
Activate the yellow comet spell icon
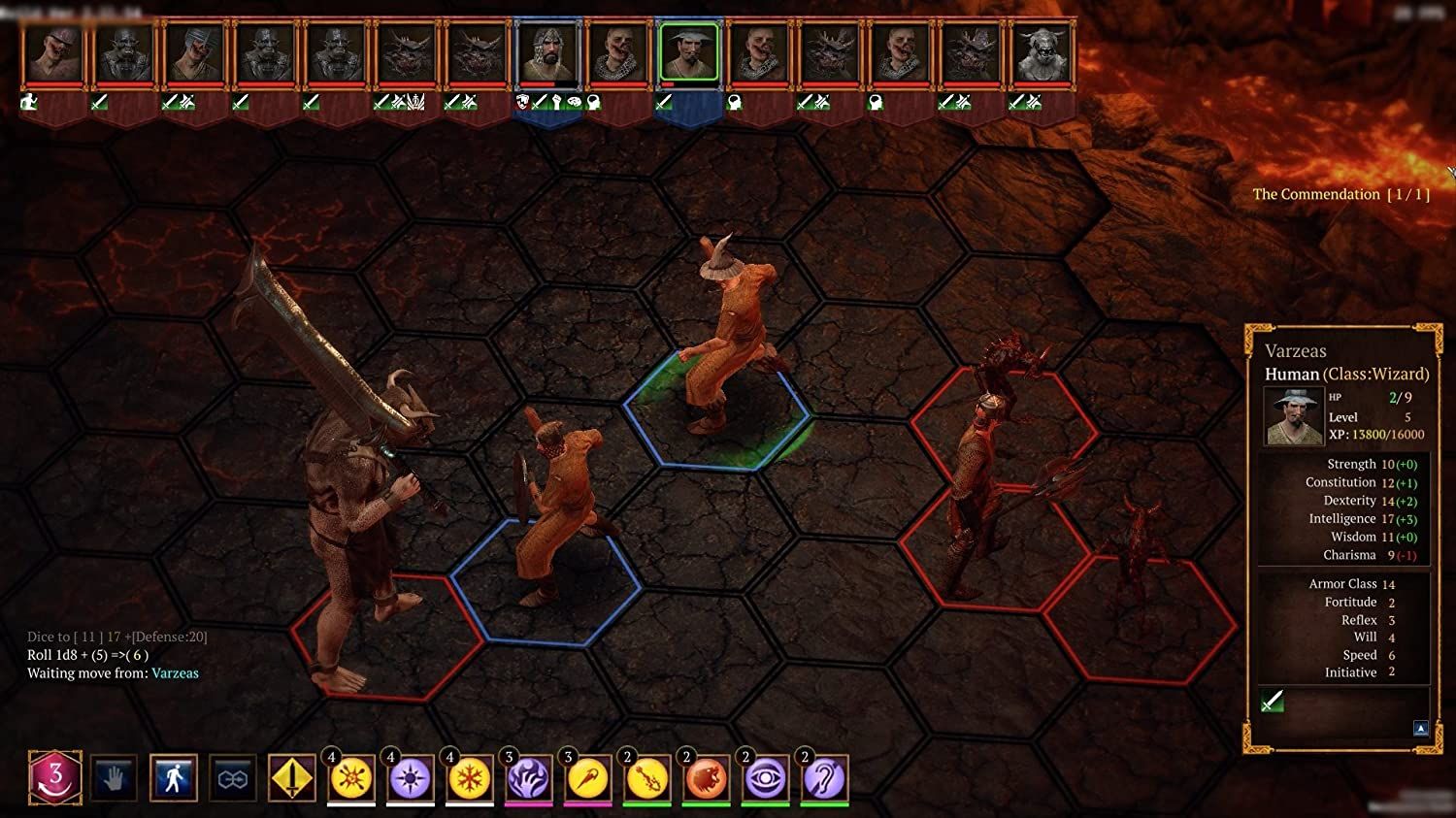588,779
